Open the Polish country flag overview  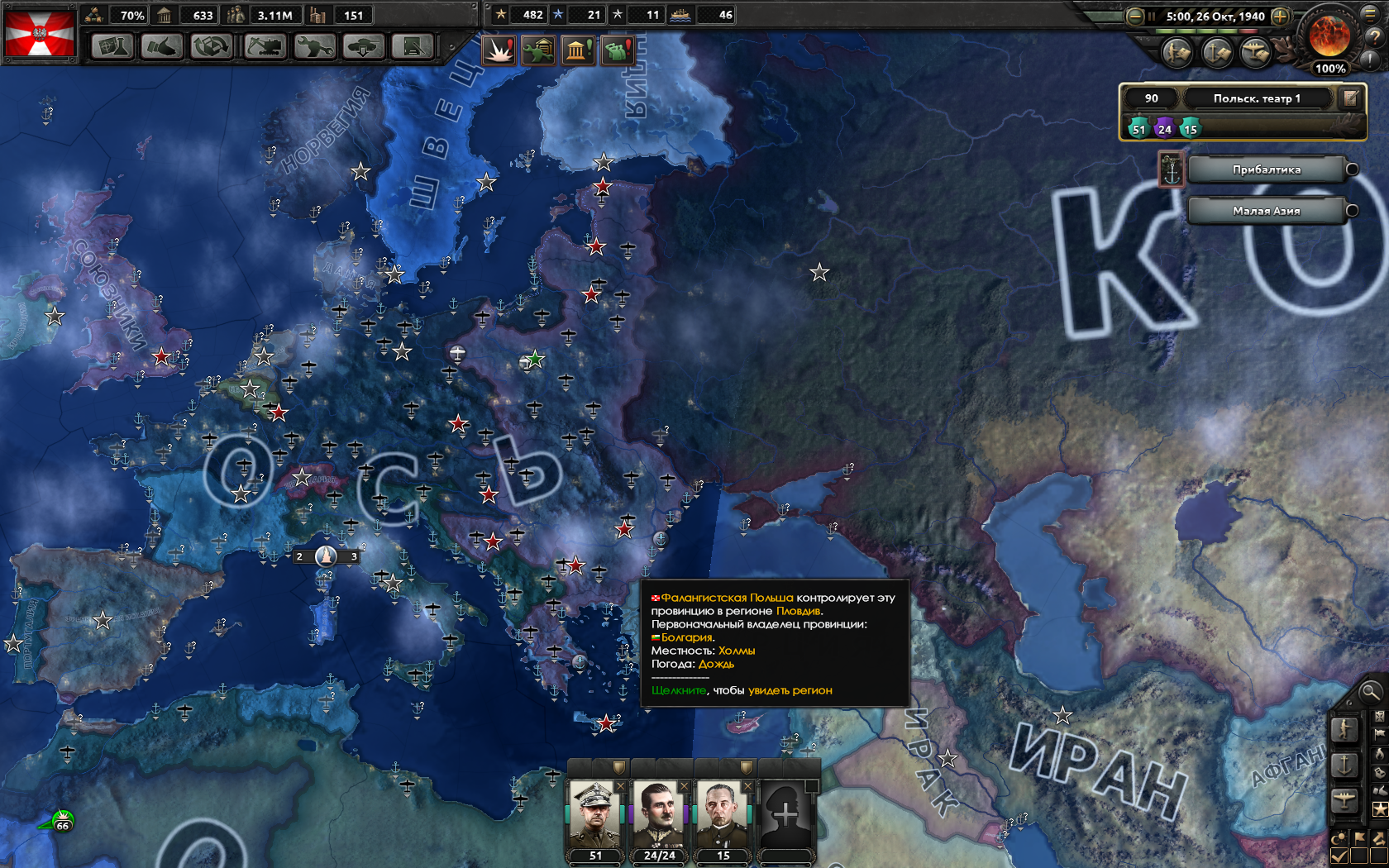[x=39, y=33]
